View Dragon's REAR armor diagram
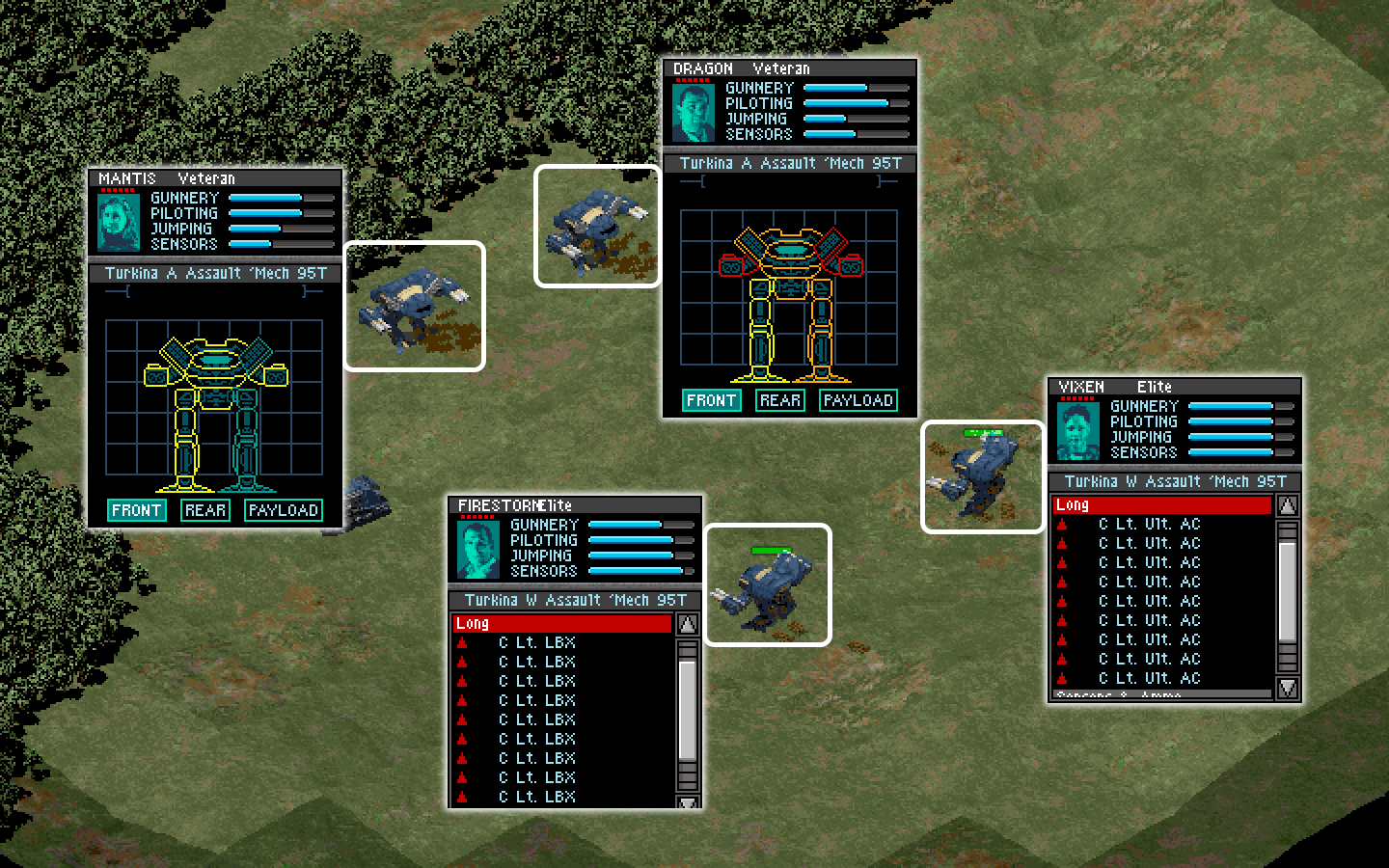The image size is (1389, 868). pyautogui.click(x=779, y=400)
